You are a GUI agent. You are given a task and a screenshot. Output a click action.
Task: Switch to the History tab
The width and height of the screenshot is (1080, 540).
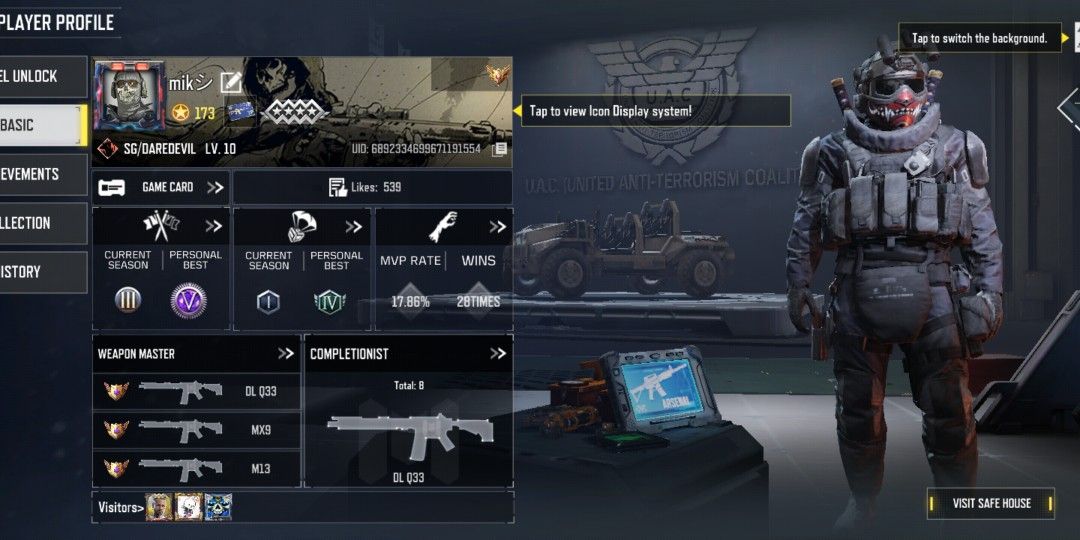tap(40, 272)
